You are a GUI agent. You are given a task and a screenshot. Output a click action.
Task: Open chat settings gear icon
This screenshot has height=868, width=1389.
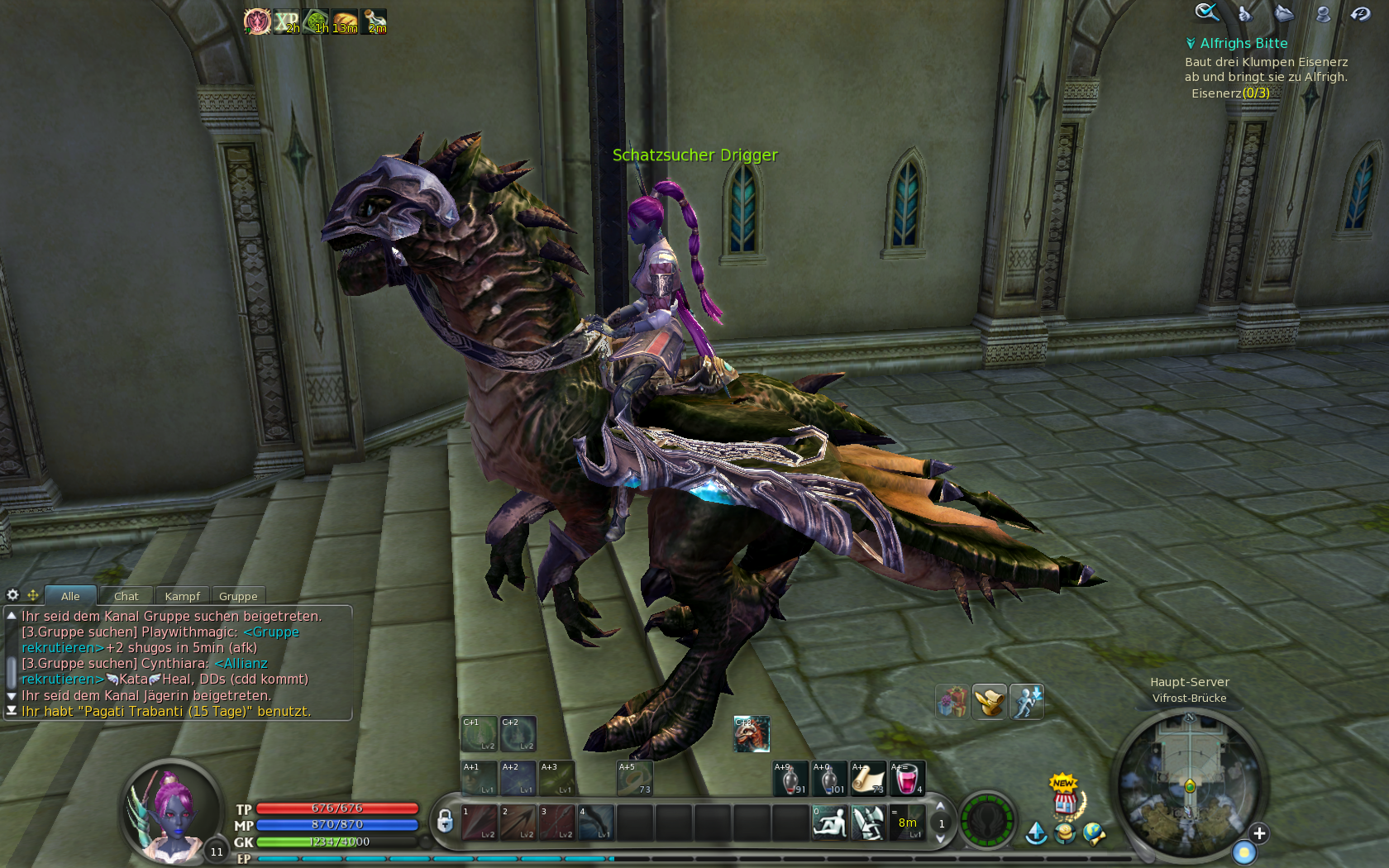pyautogui.click(x=12, y=594)
